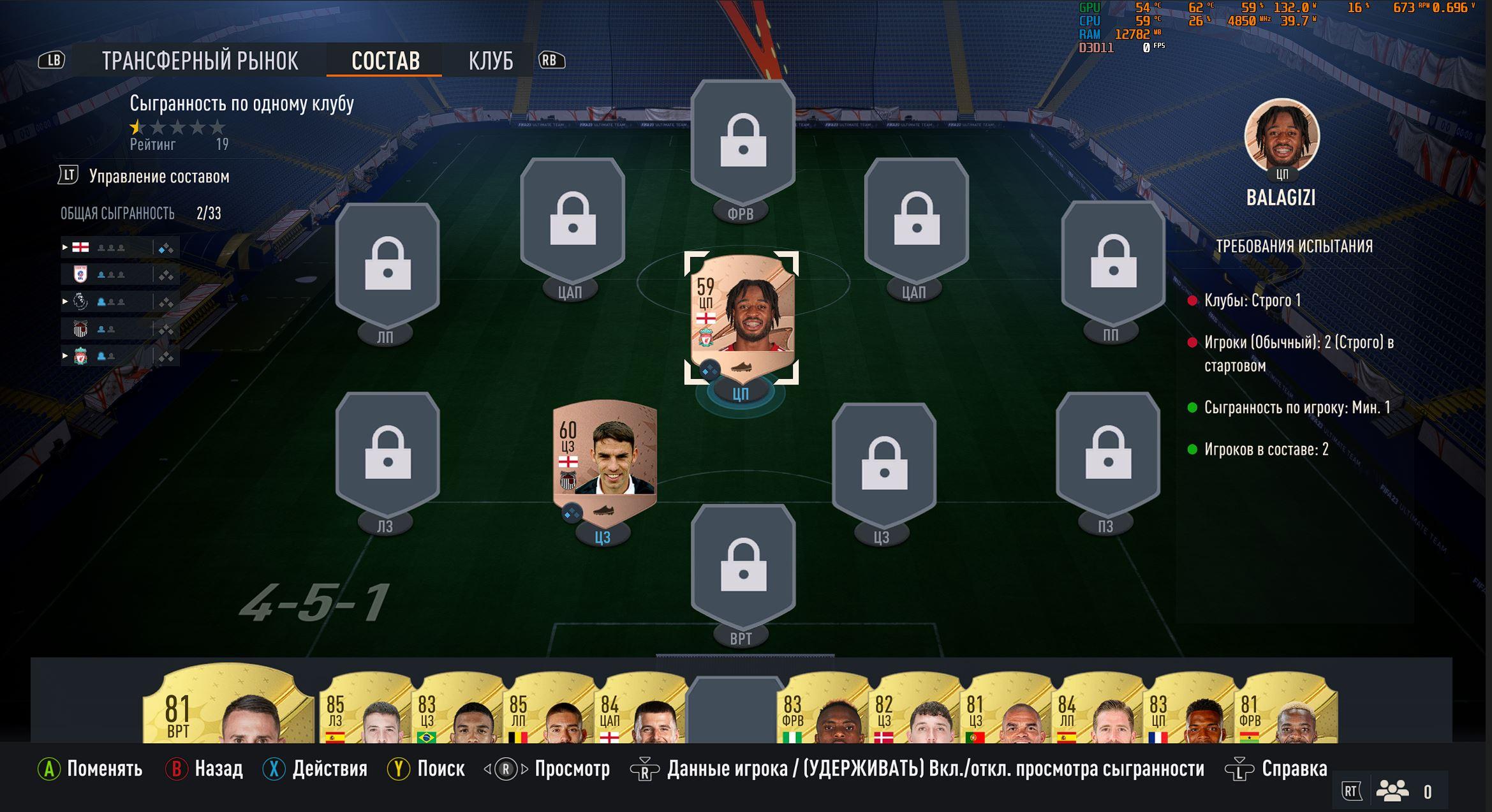This screenshot has width=1492, height=812.
Task: Expand the Liverpool club chemistry row
Action: (x=65, y=356)
